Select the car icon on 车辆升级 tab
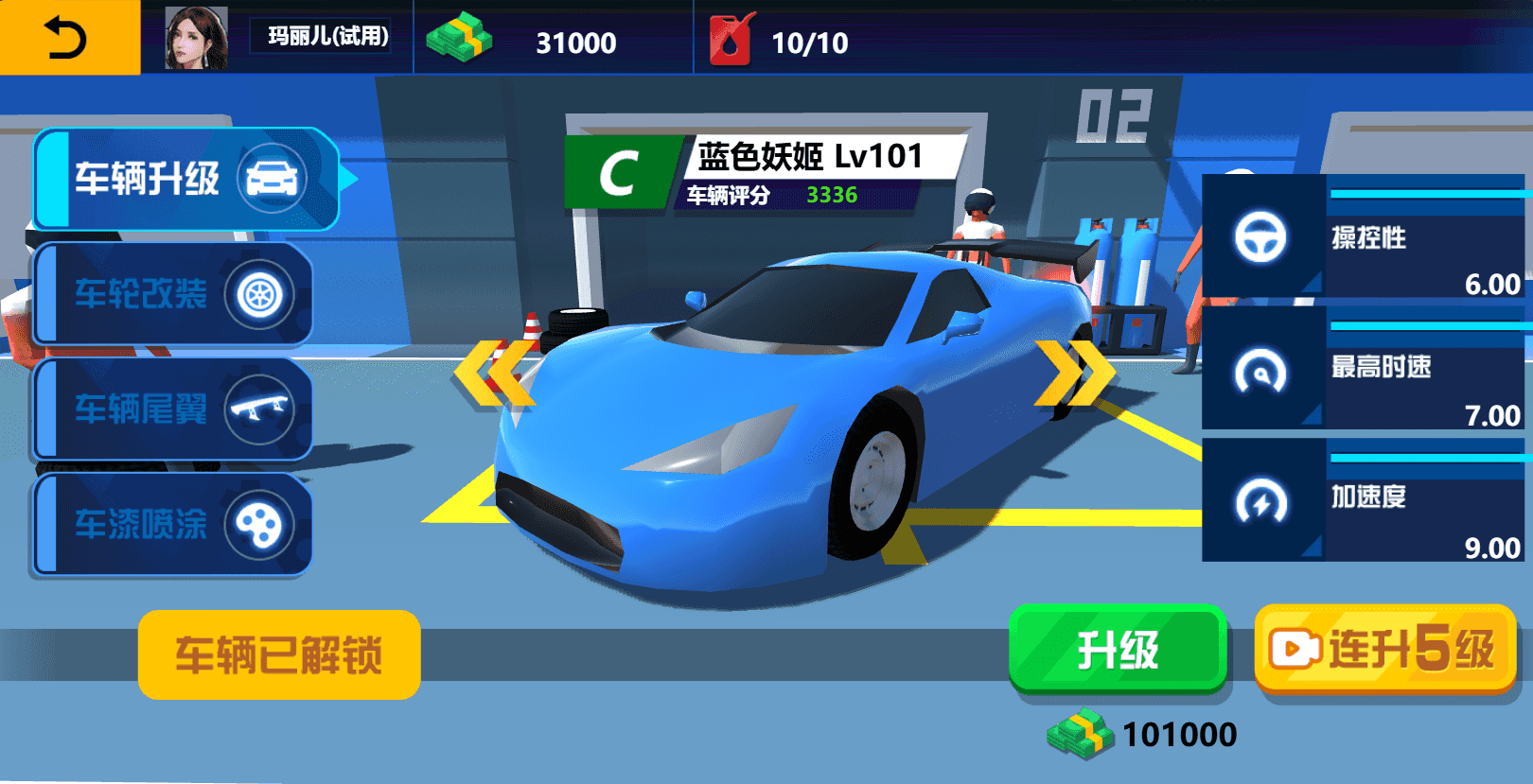This screenshot has height=784, width=1533. coord(272,178)
